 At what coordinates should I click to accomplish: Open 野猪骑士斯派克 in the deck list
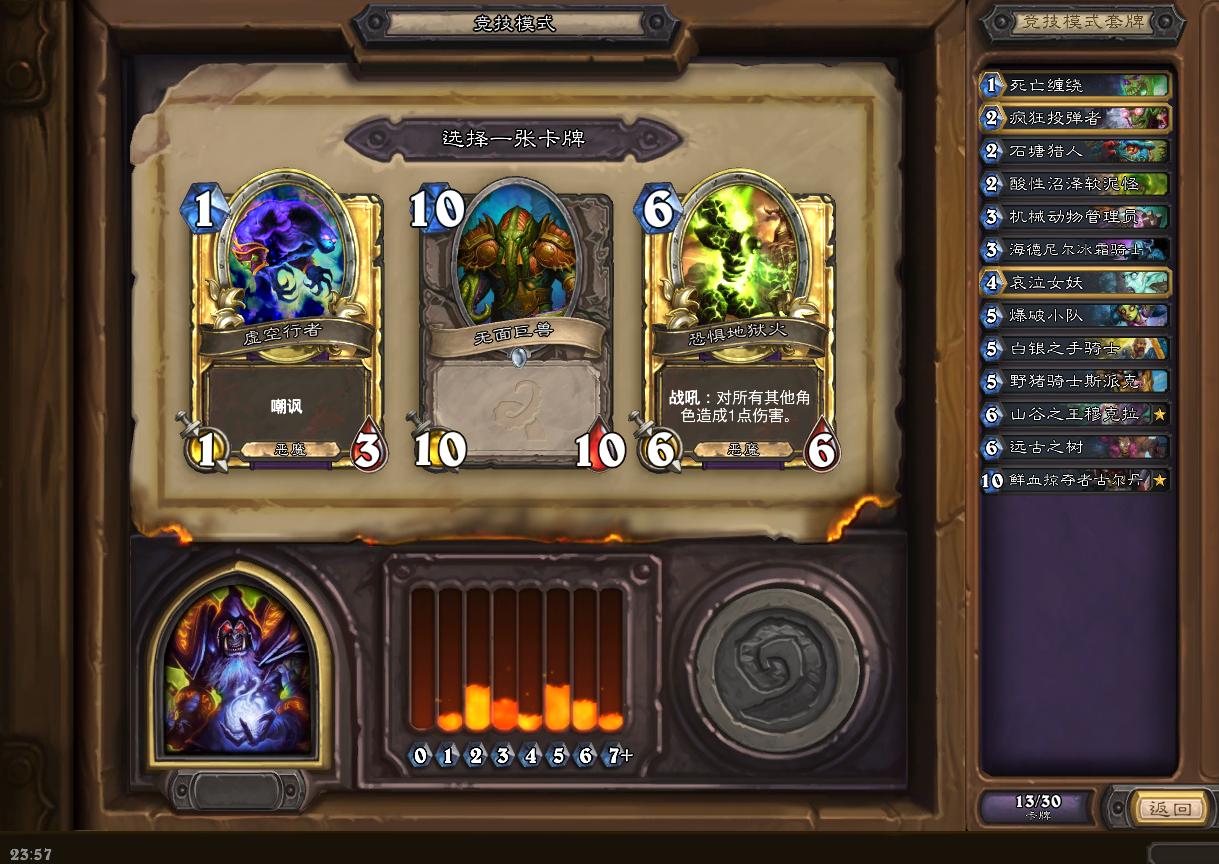click(x=1075, y=381)
